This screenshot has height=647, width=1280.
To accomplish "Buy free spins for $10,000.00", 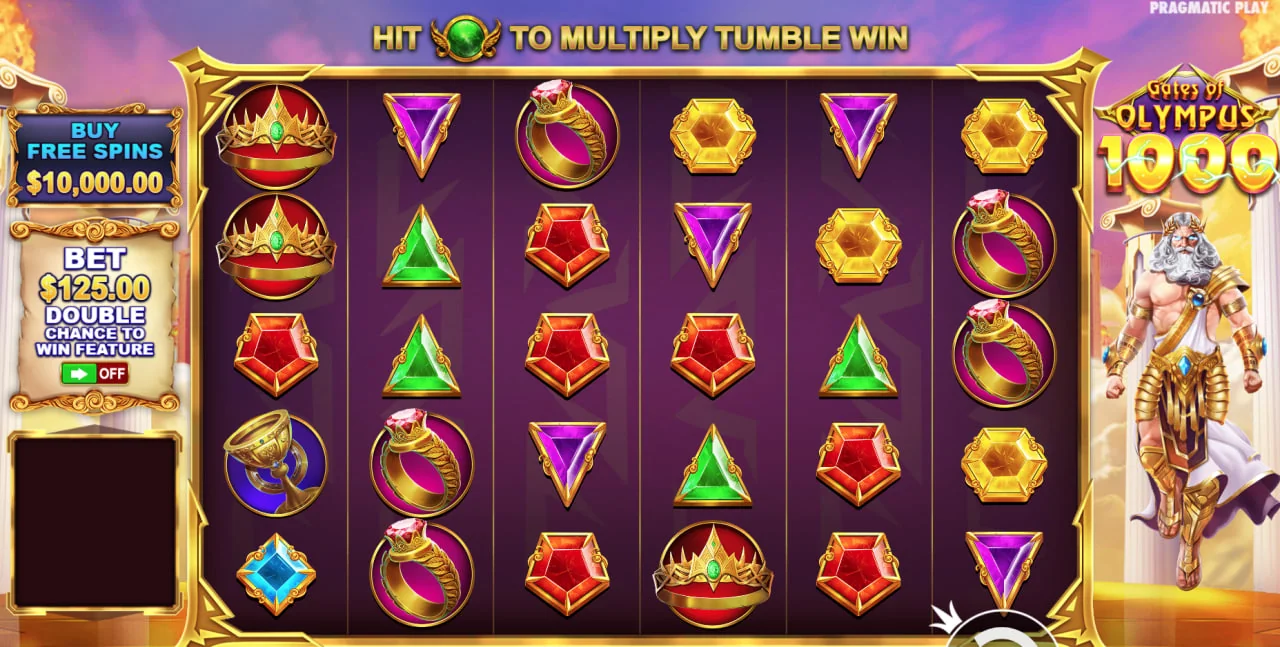I will (95, 157).
